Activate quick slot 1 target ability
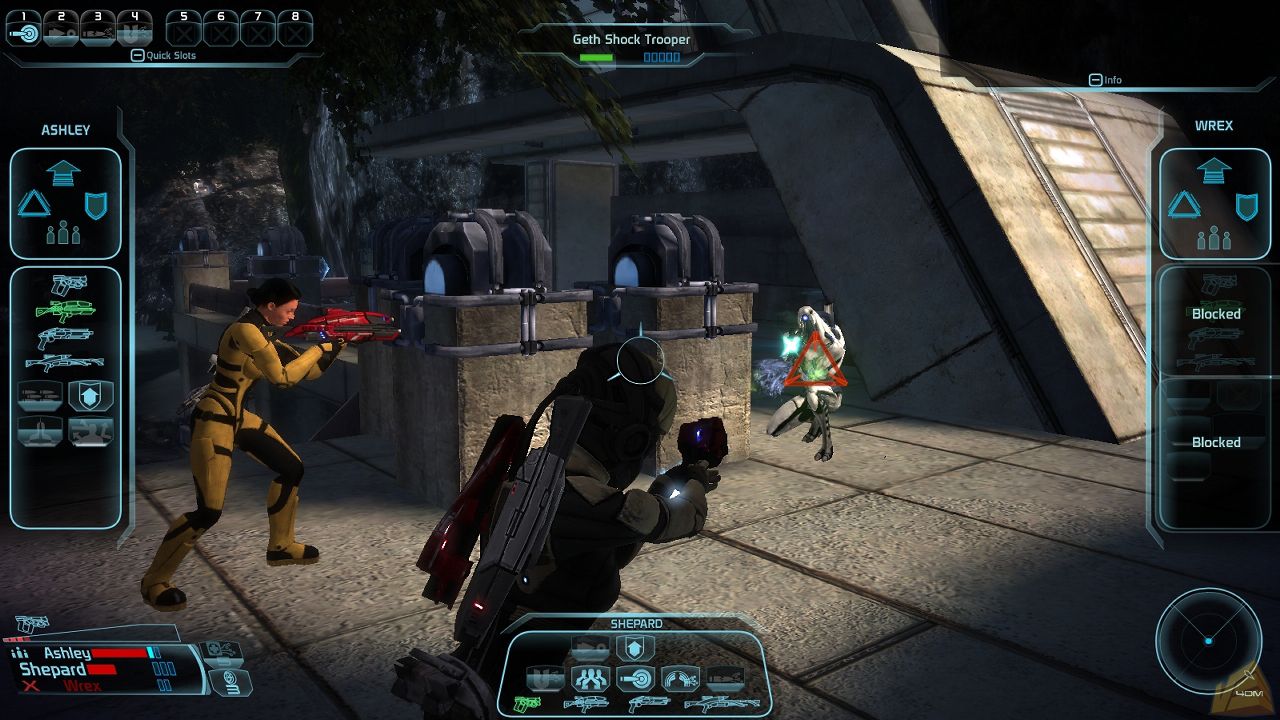 click(24, 31)
